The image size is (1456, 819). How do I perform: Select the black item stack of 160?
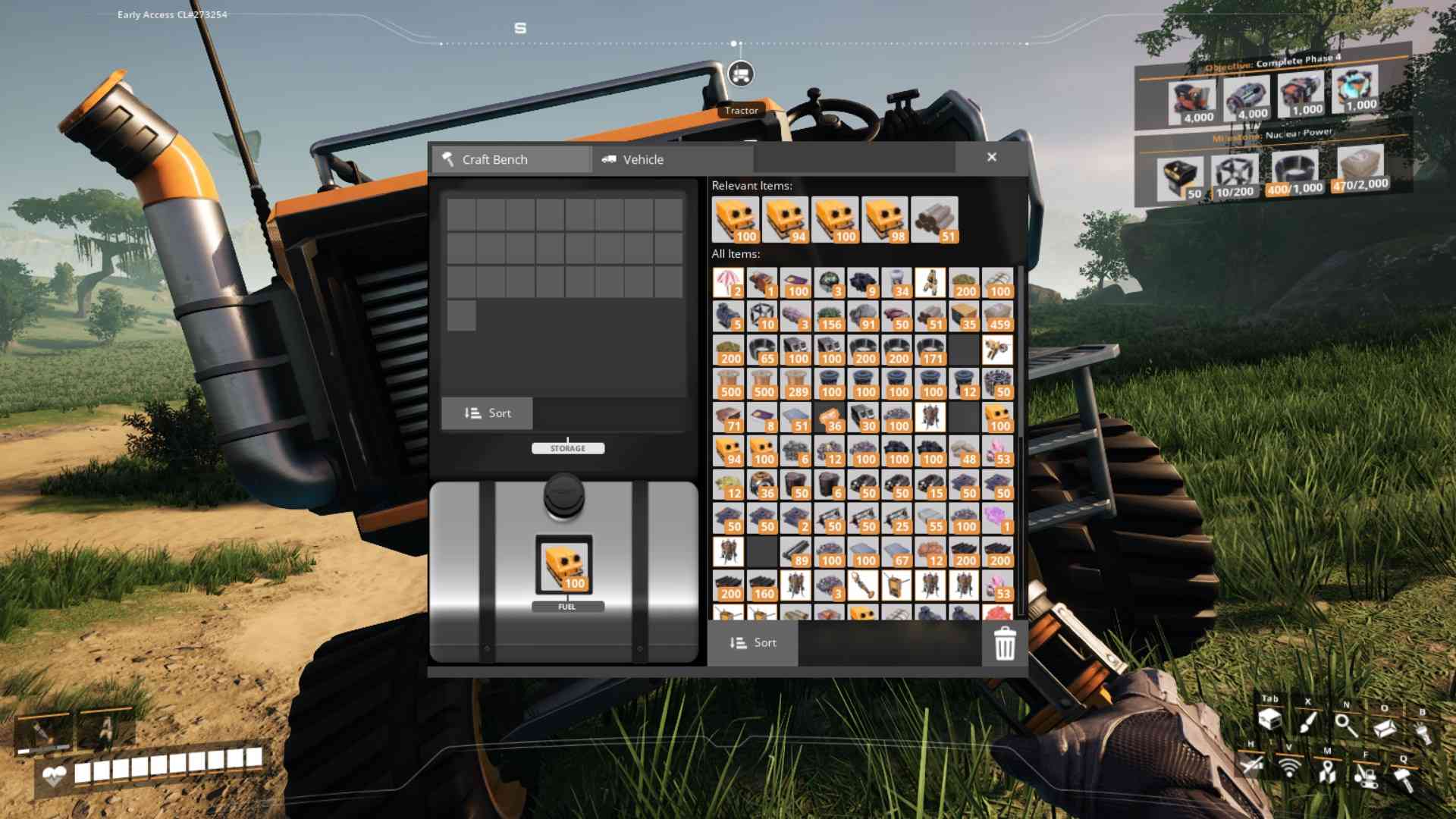click(761, 585)
